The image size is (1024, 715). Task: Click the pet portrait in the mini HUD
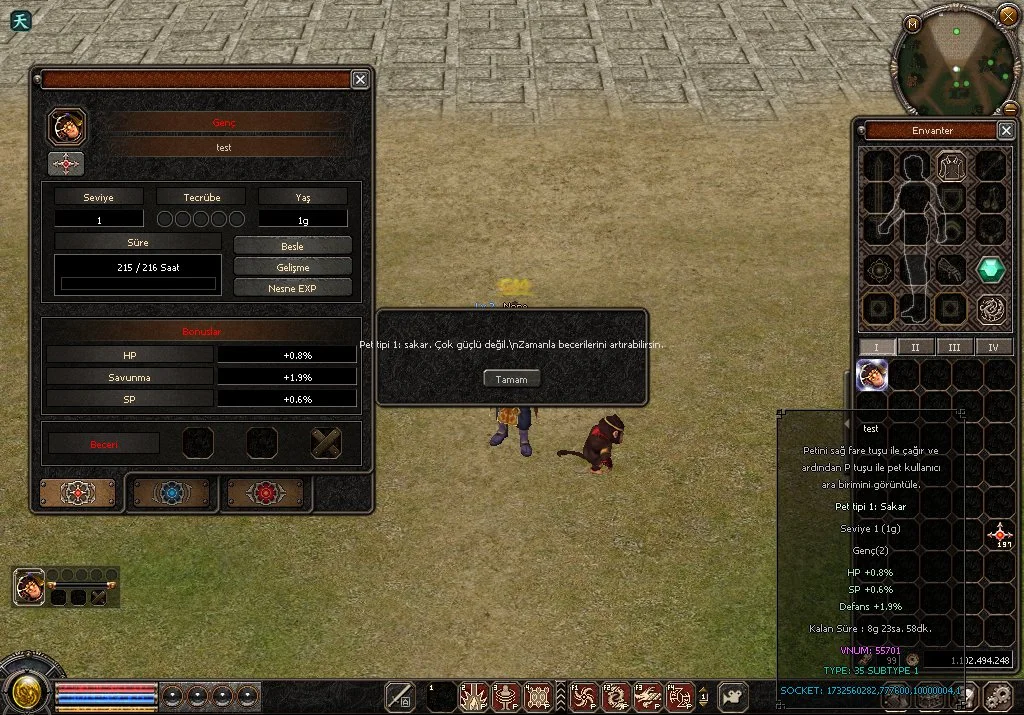click(x=29, y=587)
